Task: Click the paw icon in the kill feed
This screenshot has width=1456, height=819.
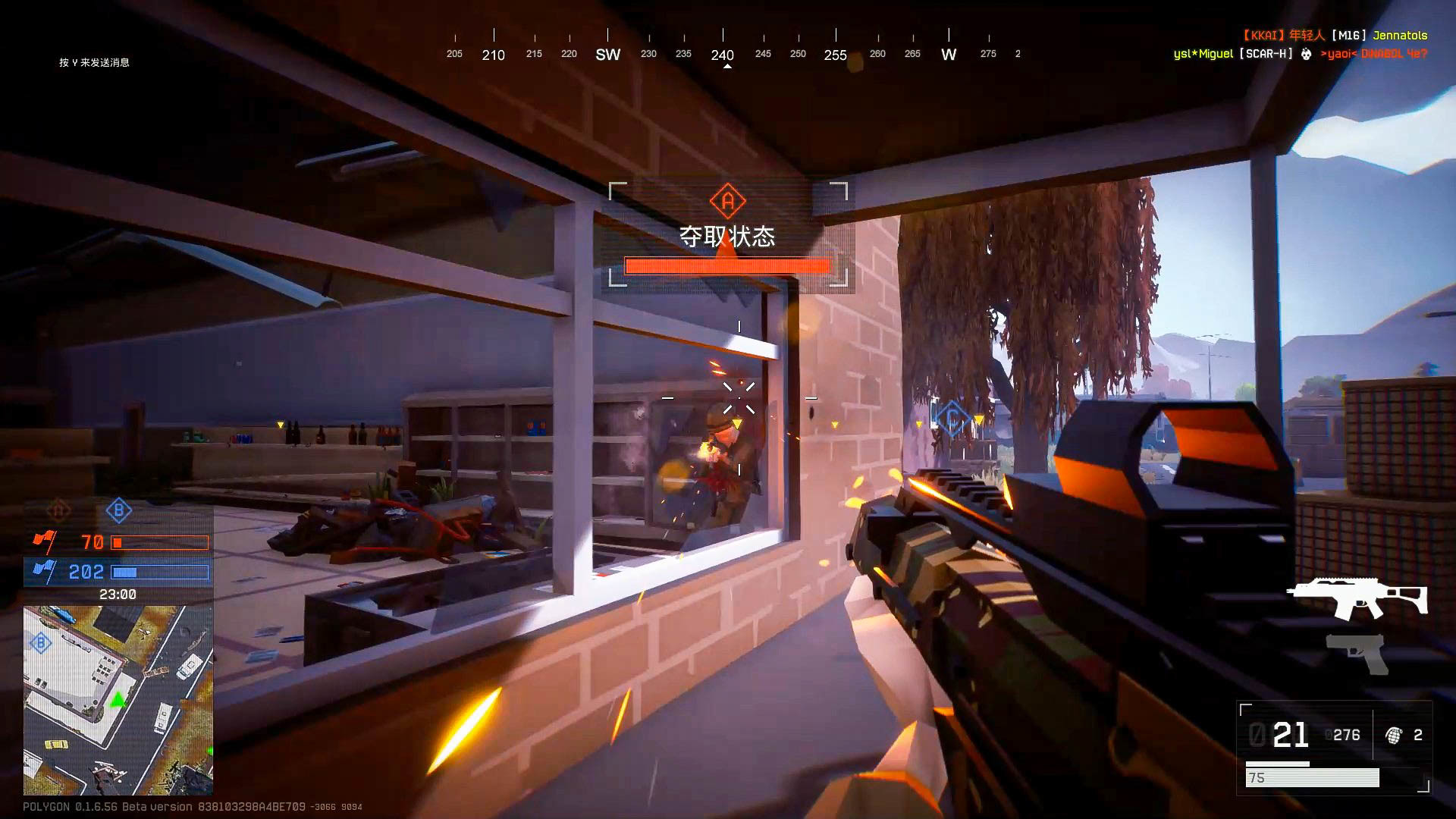Action: pos(1306,55)
